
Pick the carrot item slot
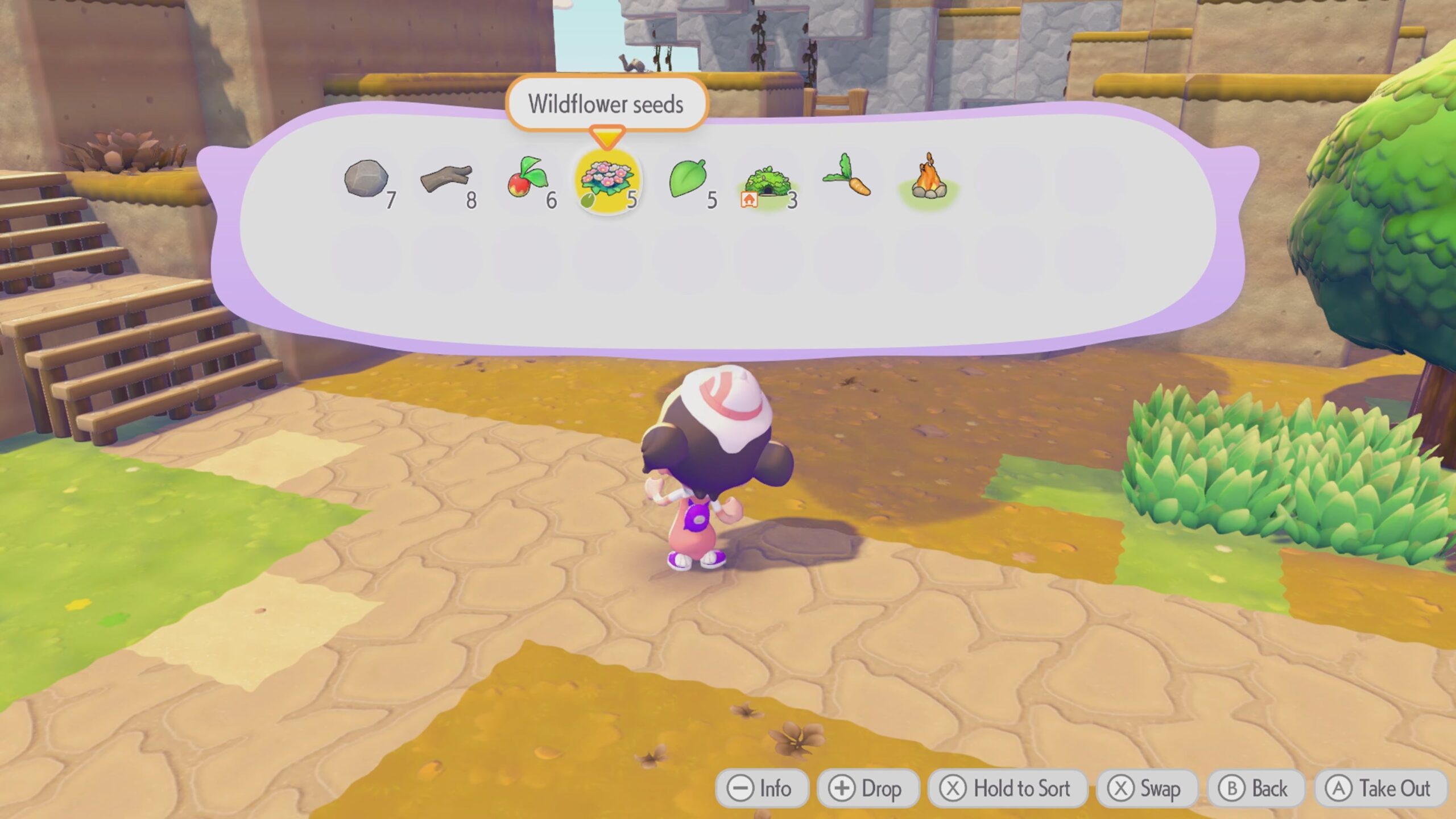click(x=847, y=179)
